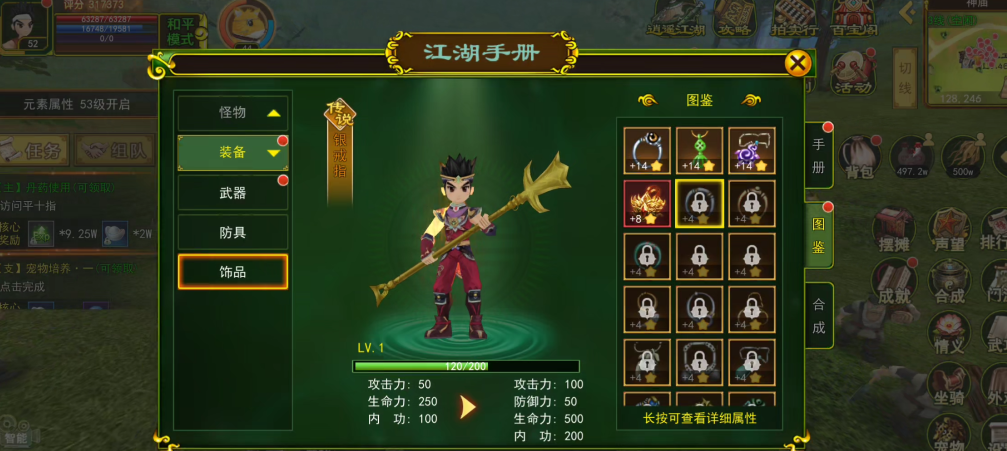Select the red flame +8 item slot
The width and height of the screenshot is (1007, 451).
coord(647,204)
